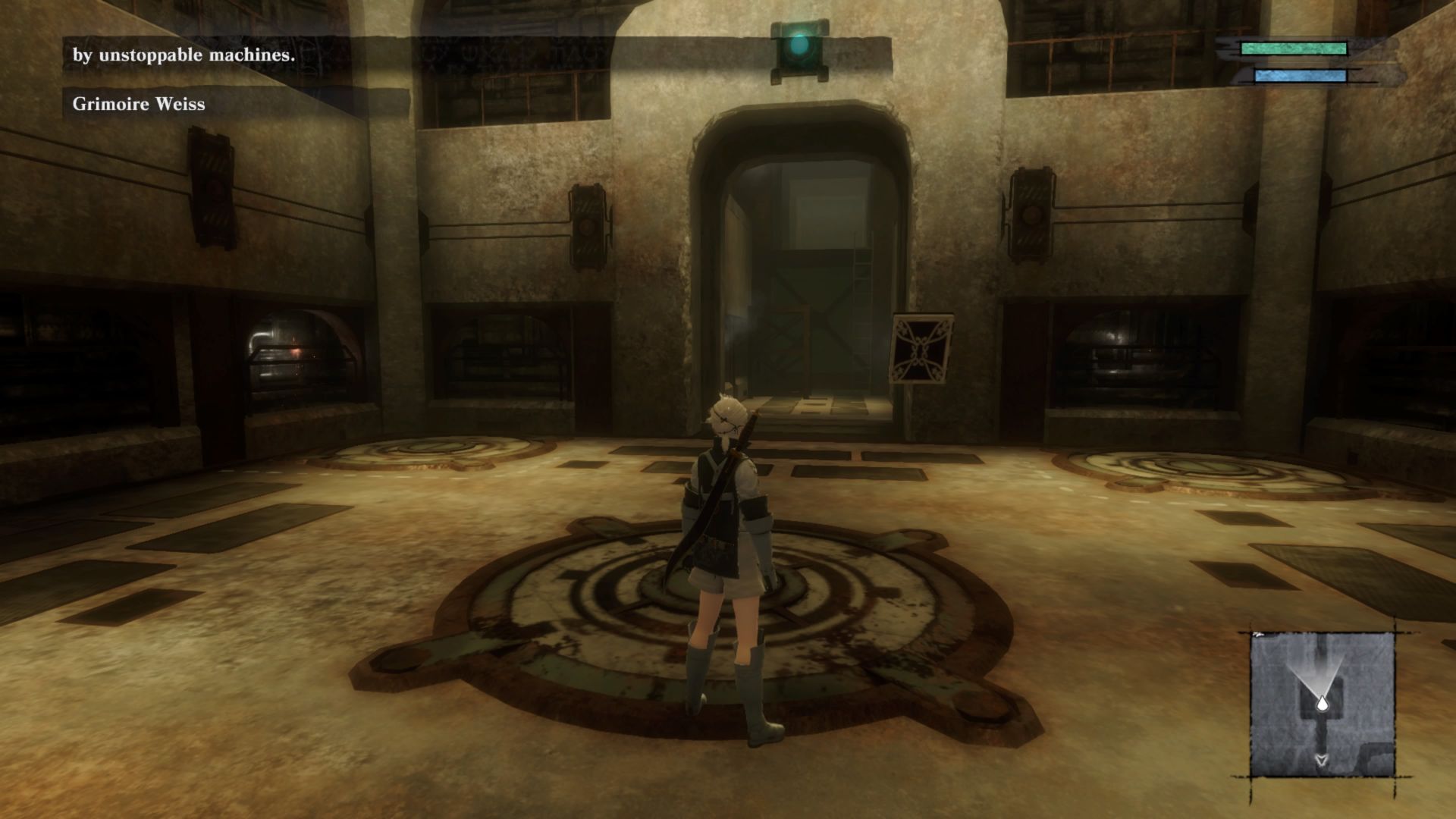Click the dialogue line about unstoppable machines
This screenshot has height=819, width=1456.
pos(184,55)
